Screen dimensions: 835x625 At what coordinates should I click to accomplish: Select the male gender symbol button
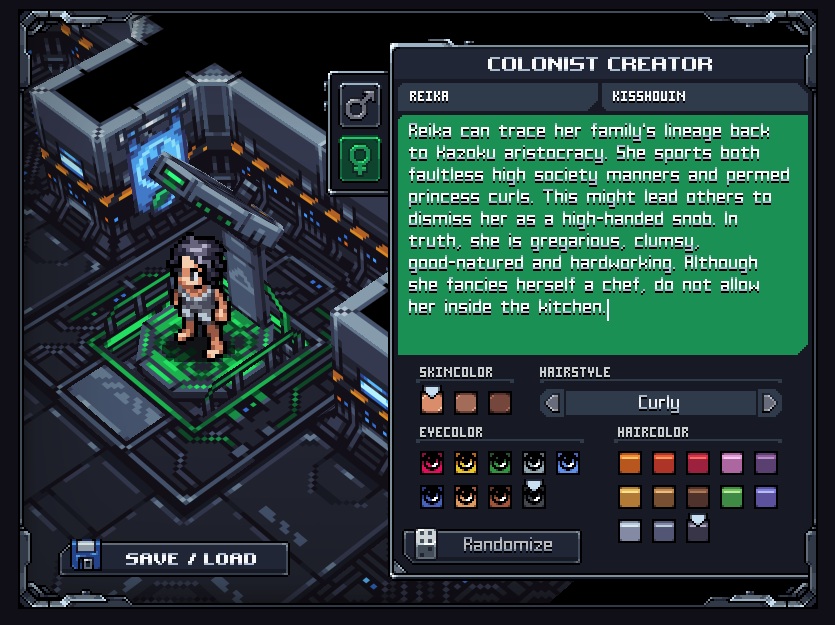(x=360, y=104)
